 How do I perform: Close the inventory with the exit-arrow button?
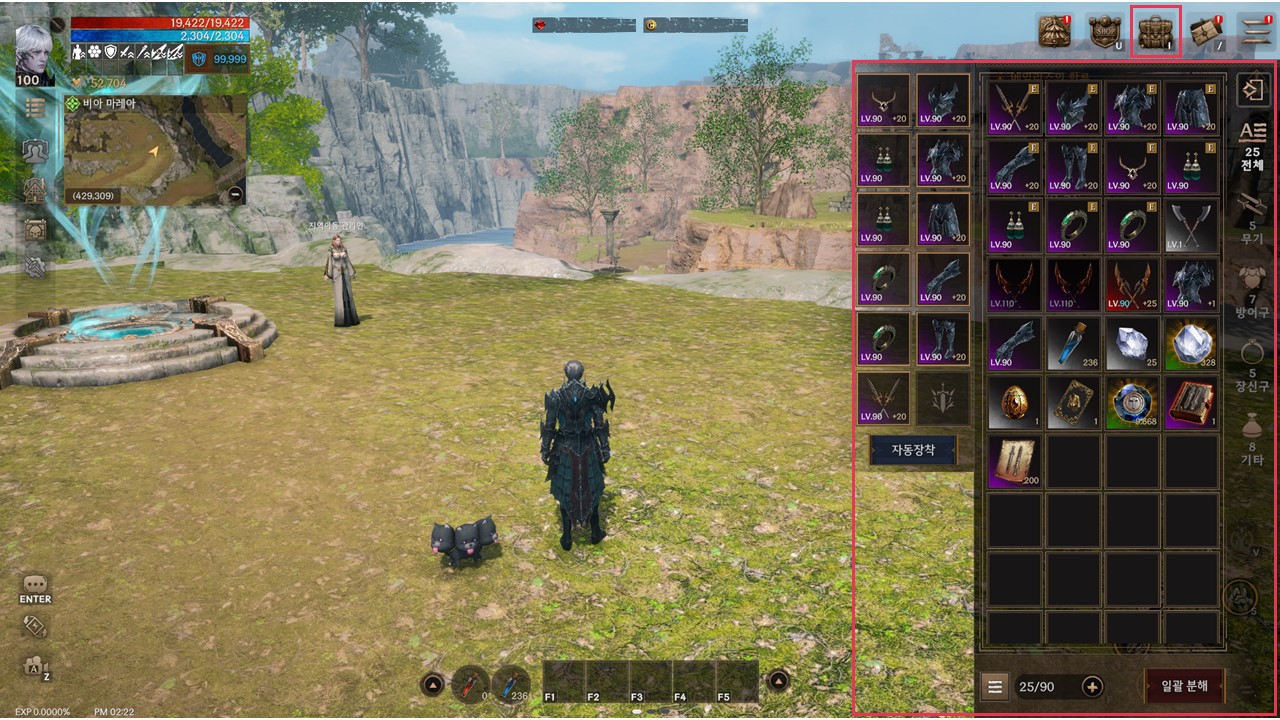(1251, 90)
